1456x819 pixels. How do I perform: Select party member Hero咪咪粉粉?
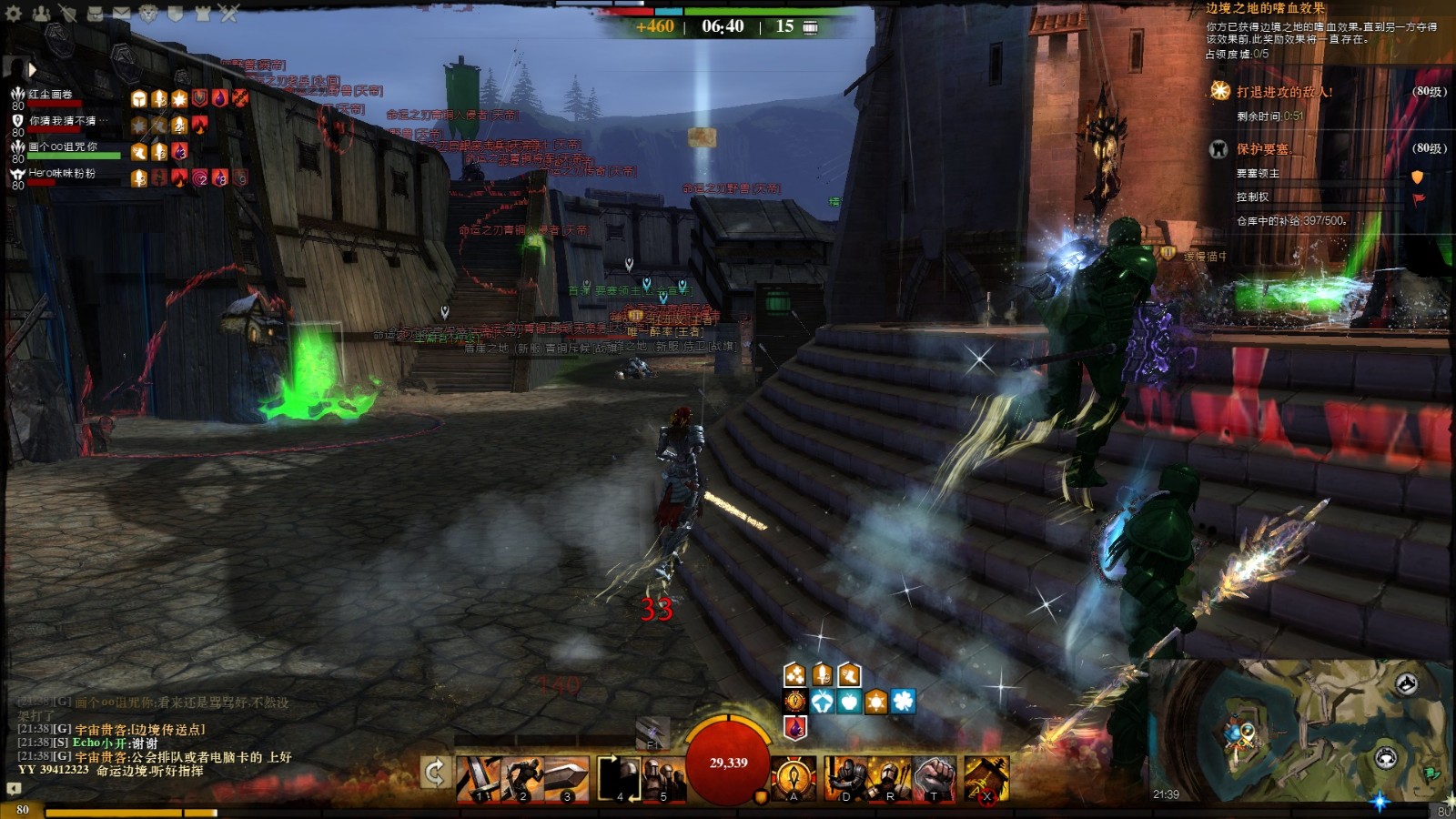[x=61, y=173]
